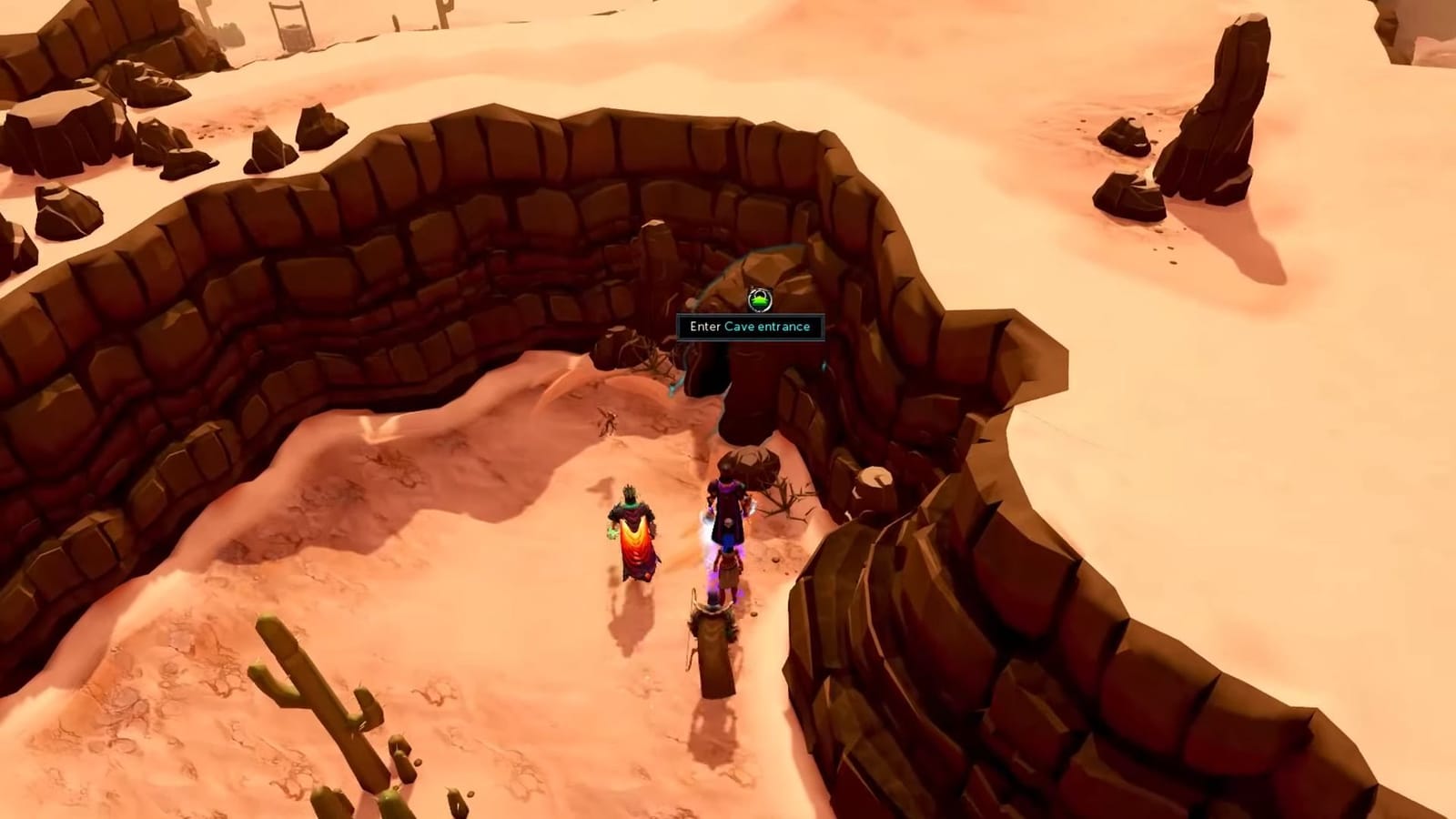Select the Cave entrance highlighted text
The image size is (1456, 819).
770,326
